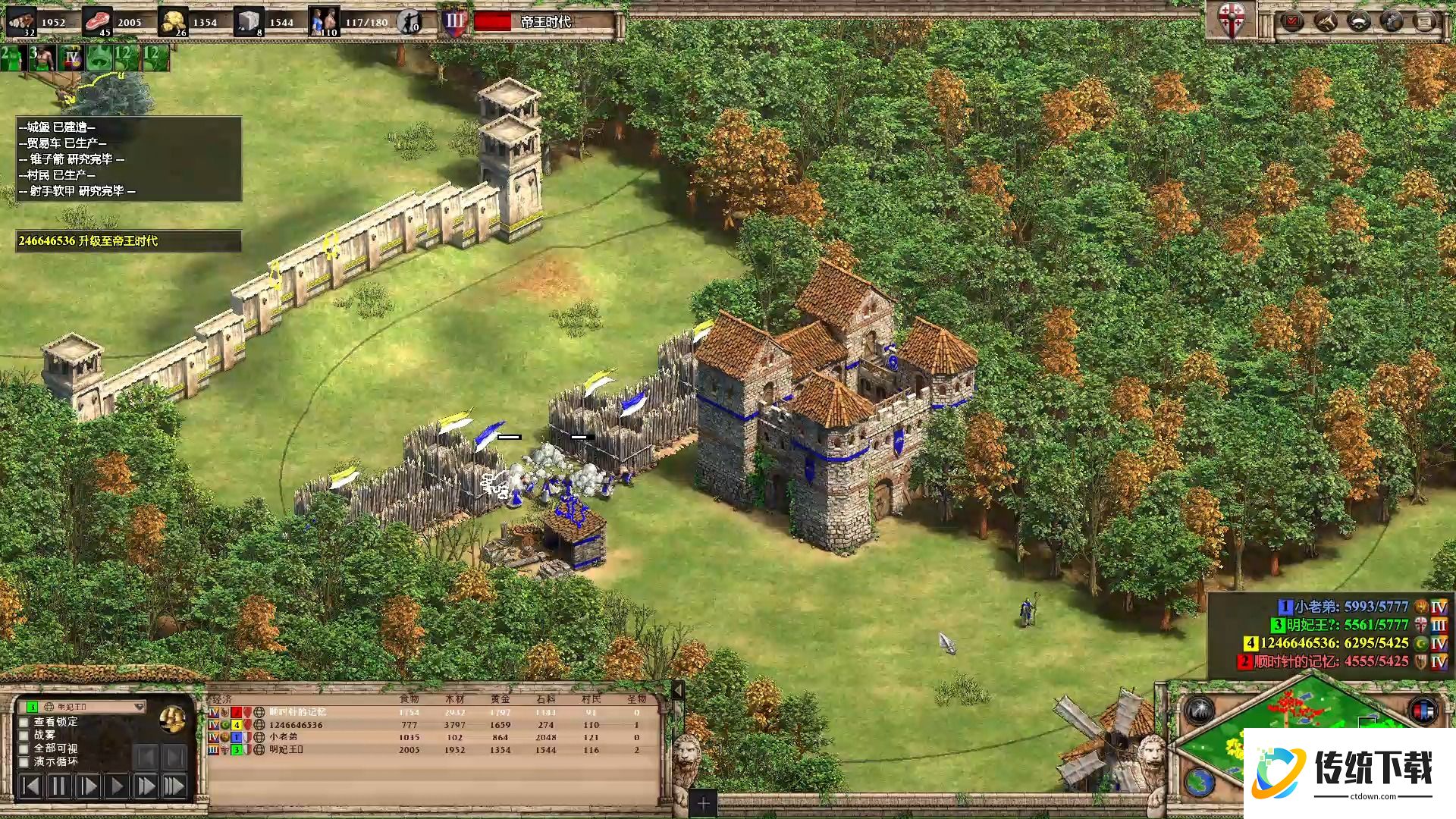The image size is (1456, 819).
Task: Click the Georgian cross civilization shield emblem
Action: pos(1231,20)
